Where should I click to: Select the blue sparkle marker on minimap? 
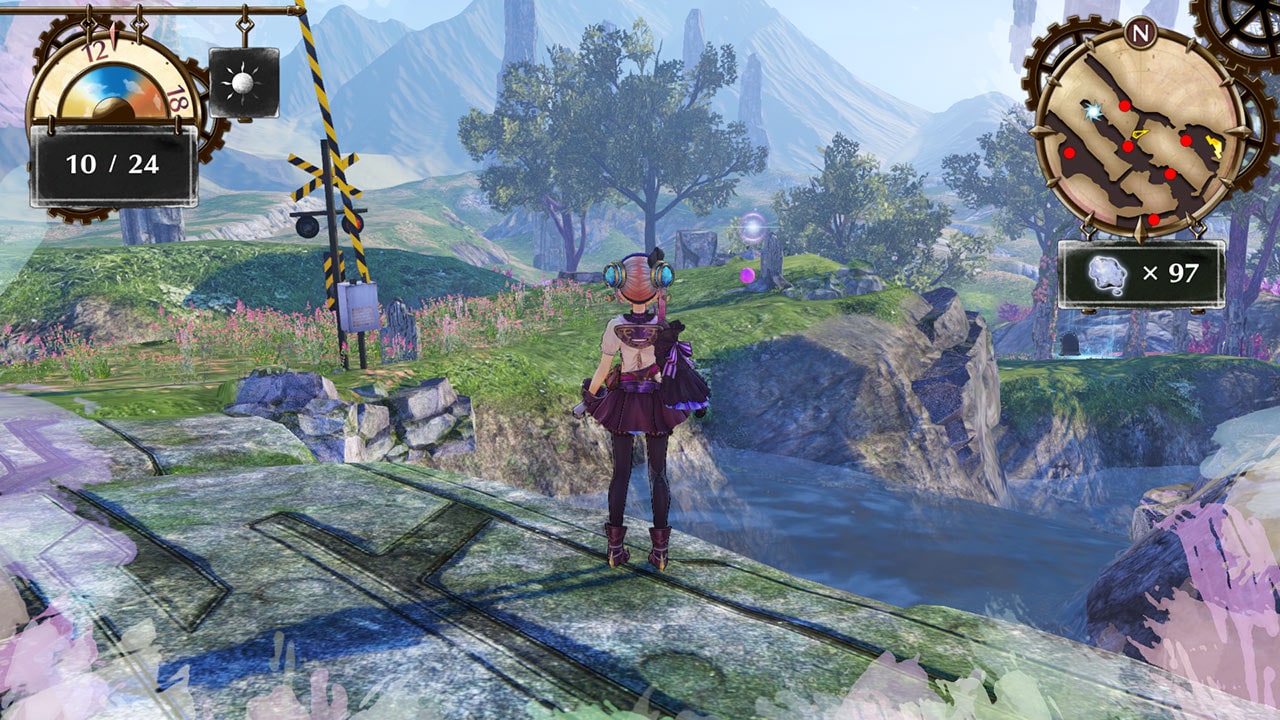(x=1094, y=111)
